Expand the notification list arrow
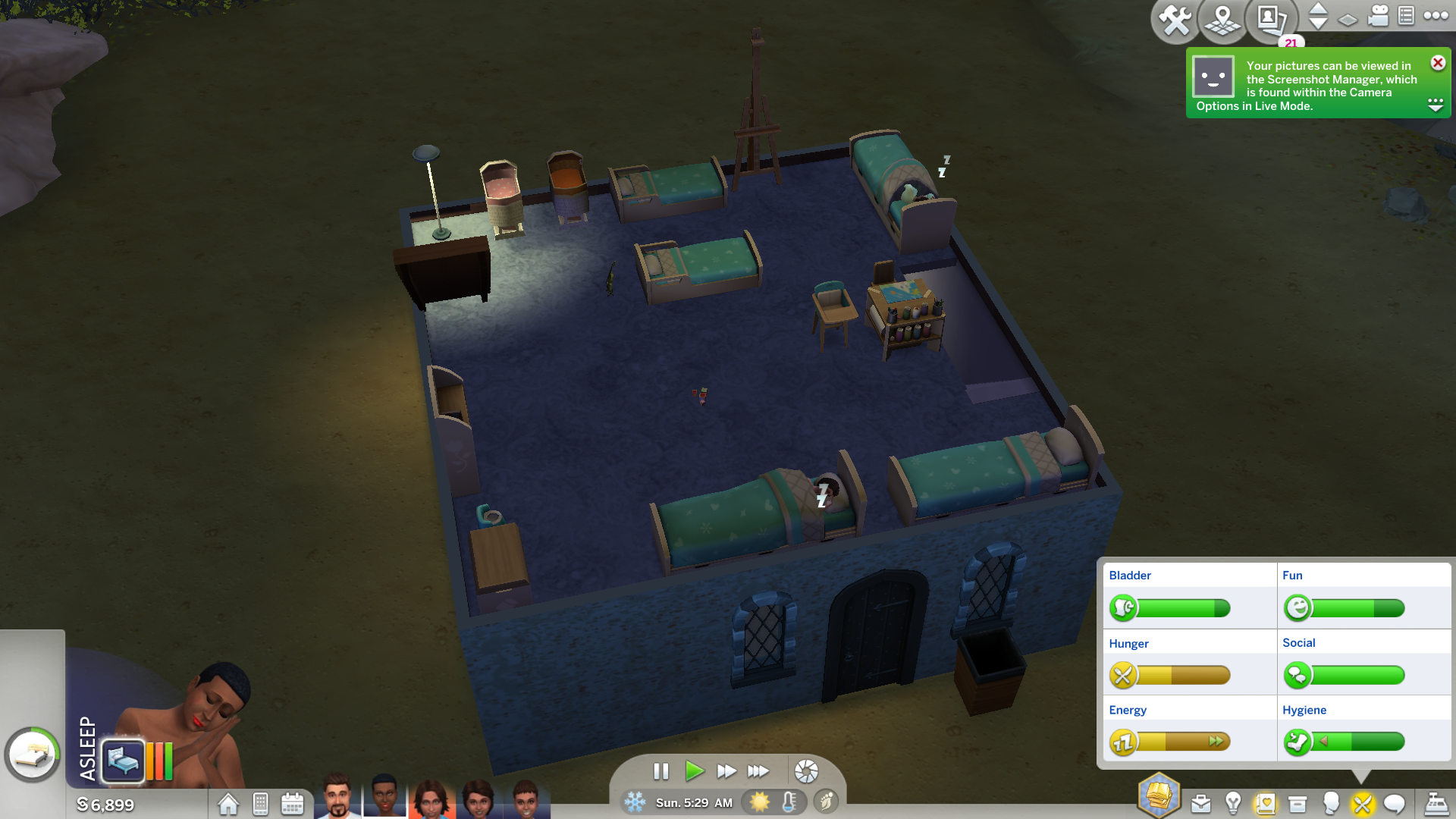The image size is (1456, 819). point(1436,105)
